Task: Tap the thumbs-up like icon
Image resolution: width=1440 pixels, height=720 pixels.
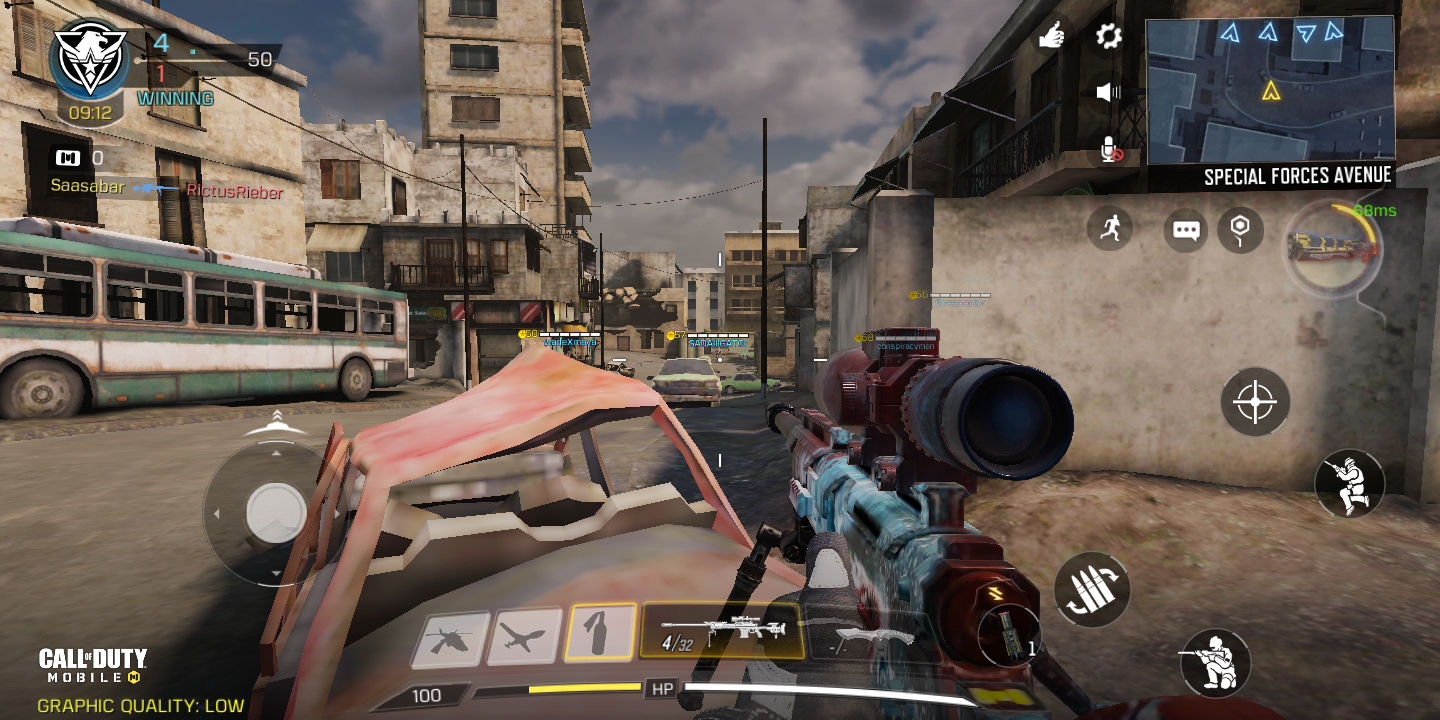Action: coord(1051,37)
